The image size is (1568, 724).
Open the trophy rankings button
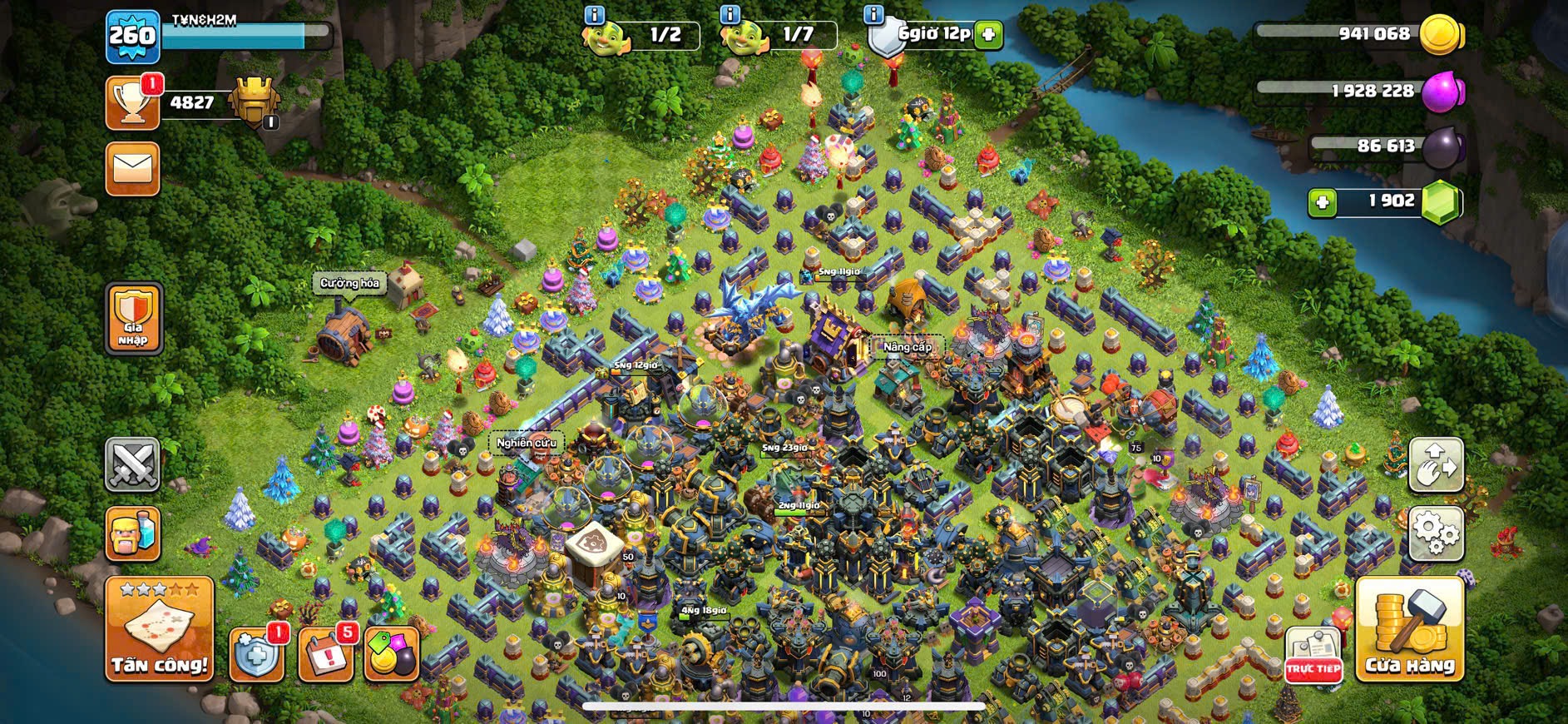click(133, 104)
